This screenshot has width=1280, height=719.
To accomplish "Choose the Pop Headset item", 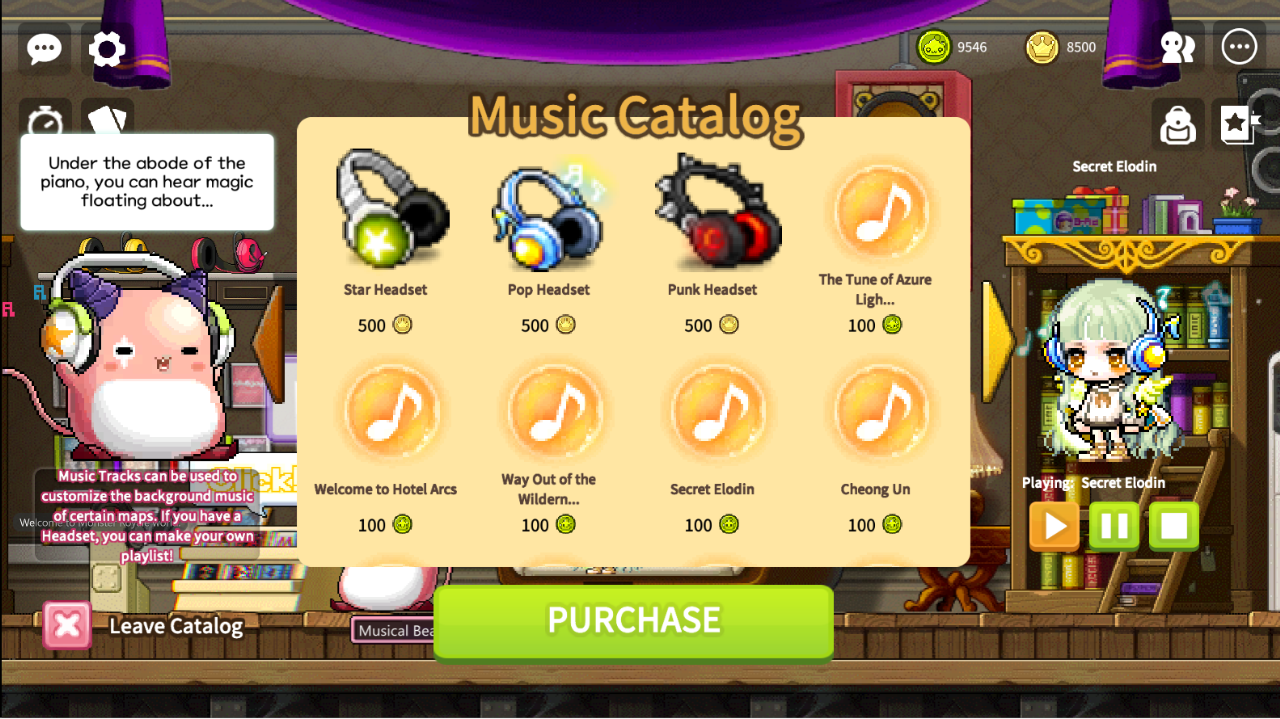I will point(548,212).
